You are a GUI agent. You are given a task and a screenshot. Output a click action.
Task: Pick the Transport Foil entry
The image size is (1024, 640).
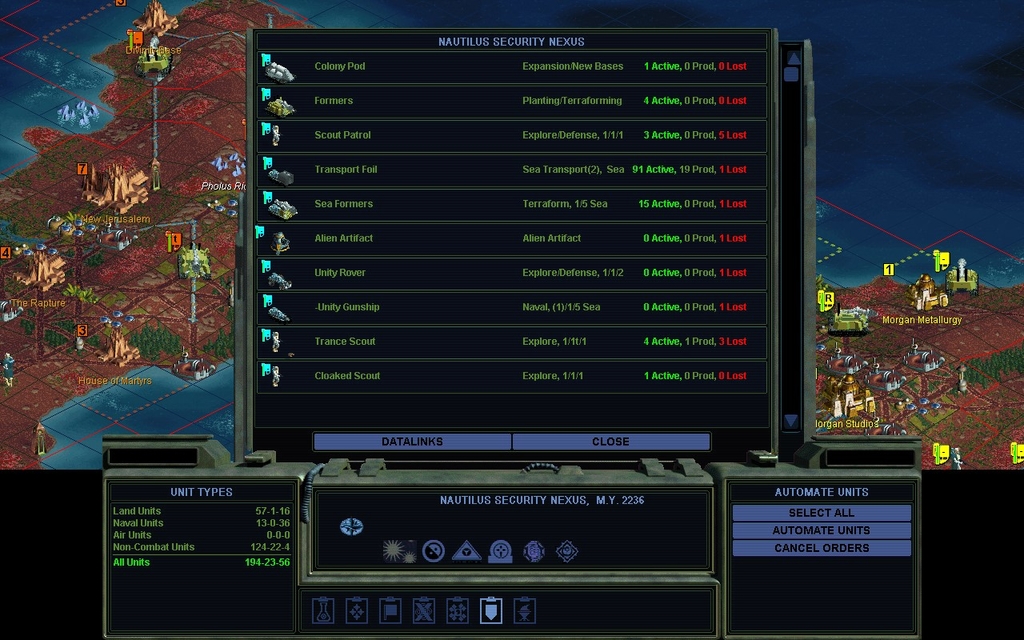[512, 170]
